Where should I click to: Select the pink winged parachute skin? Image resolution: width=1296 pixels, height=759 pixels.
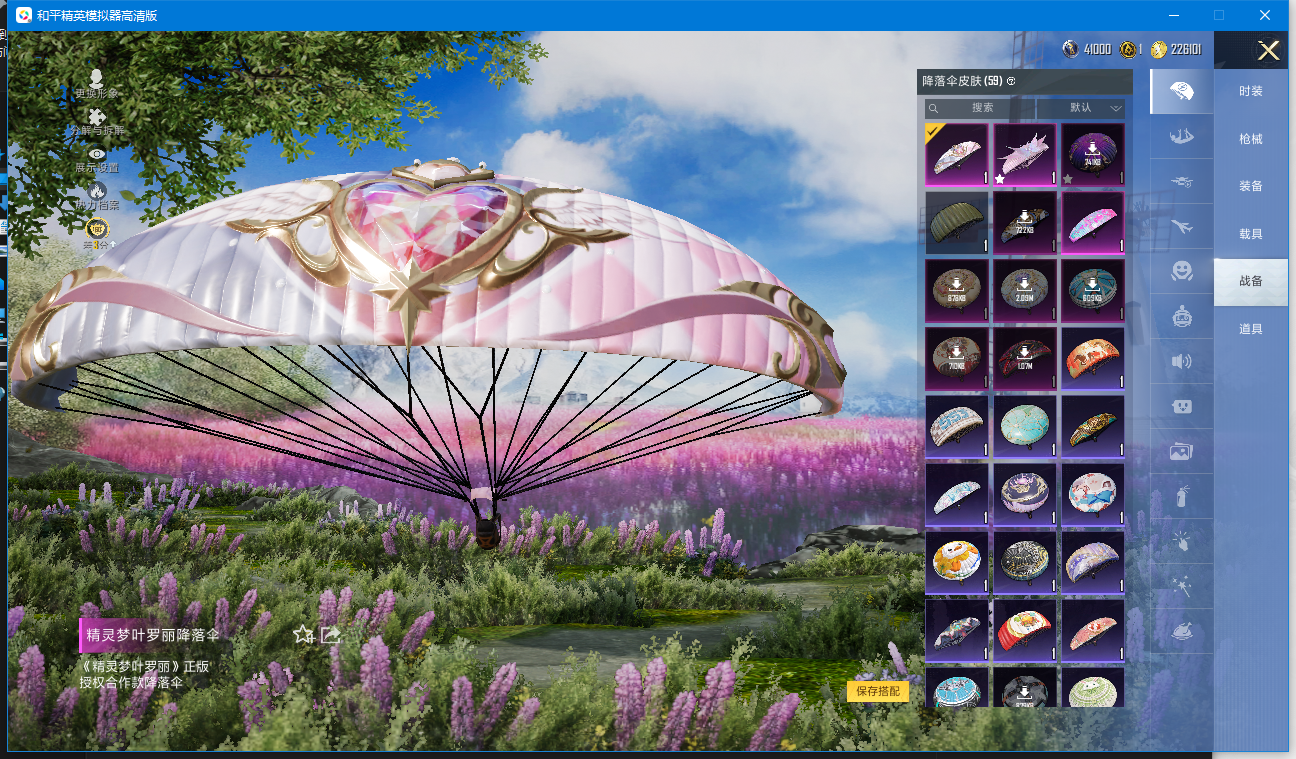[x=1025, y=155]
